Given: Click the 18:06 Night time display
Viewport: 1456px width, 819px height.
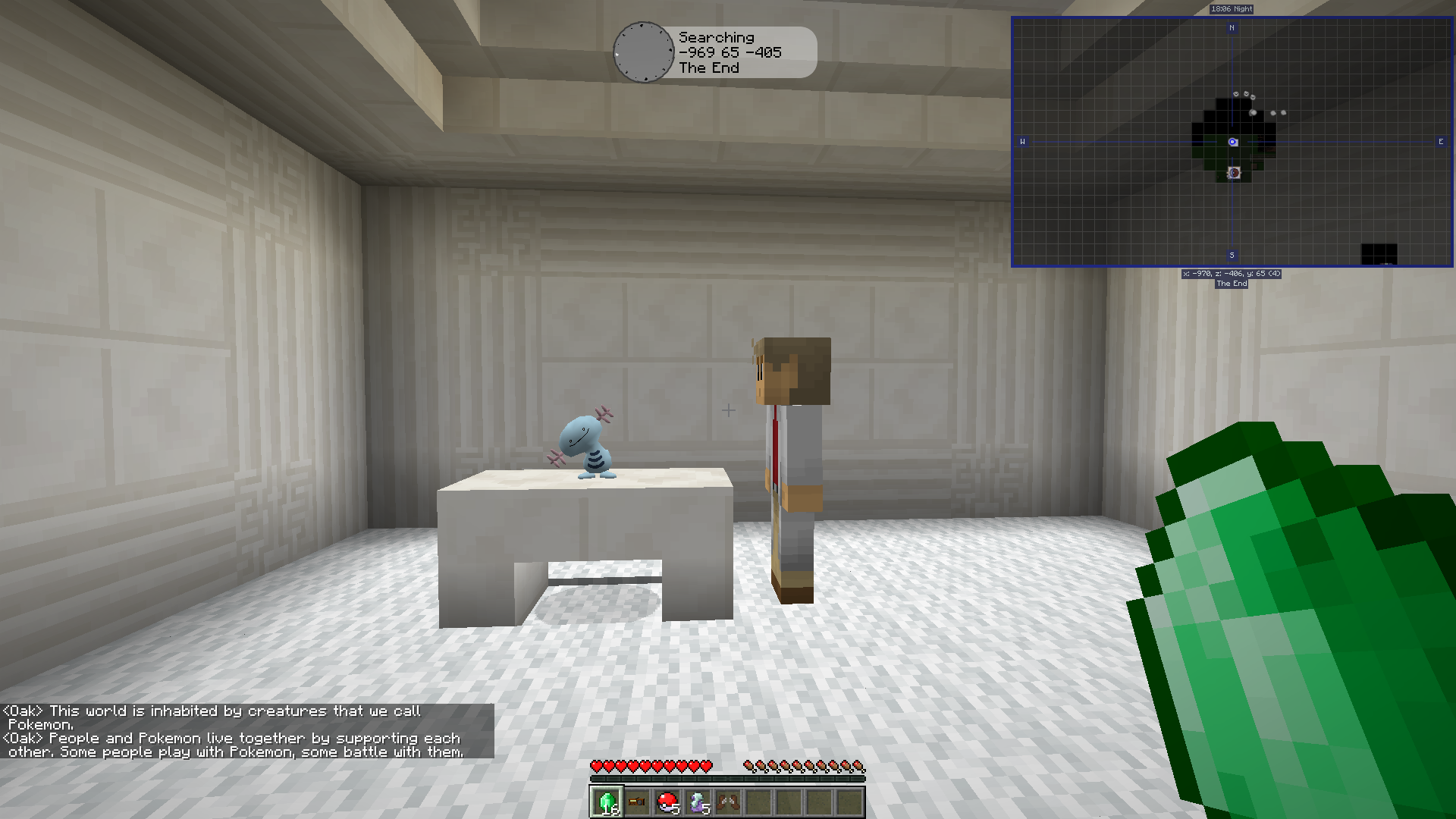Looking at the screenshot, I should click(x=1231, y=8).
